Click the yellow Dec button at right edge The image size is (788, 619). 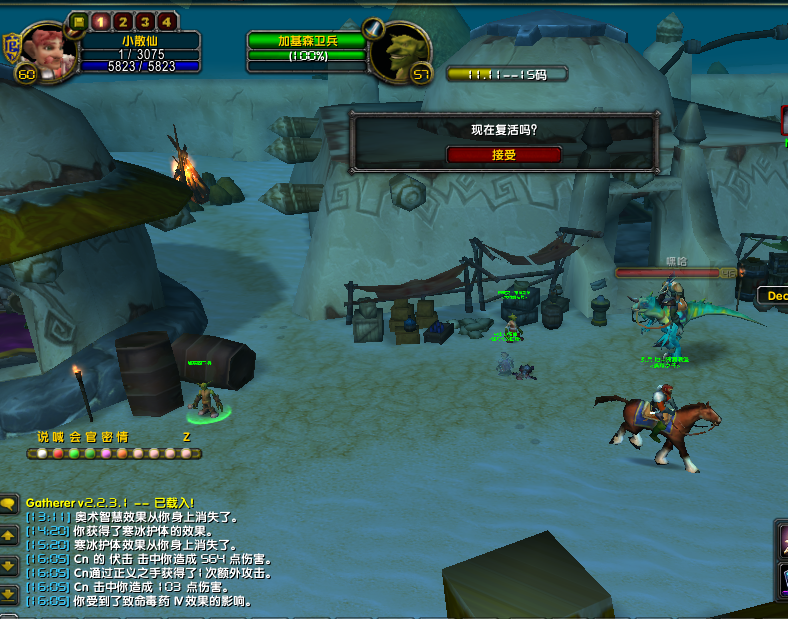[773, 295]
